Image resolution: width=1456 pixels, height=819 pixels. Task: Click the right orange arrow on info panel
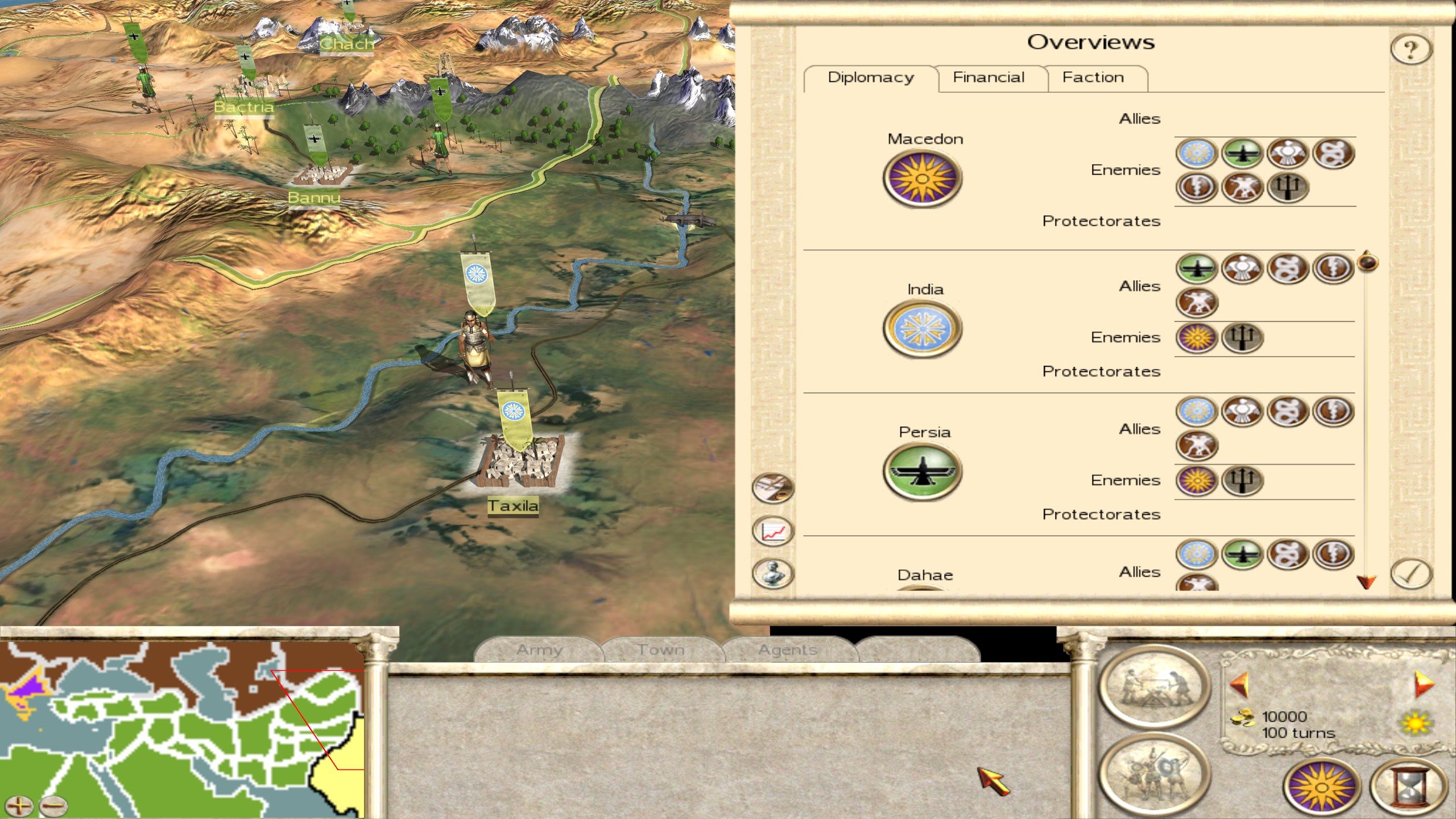[1424, 684]
